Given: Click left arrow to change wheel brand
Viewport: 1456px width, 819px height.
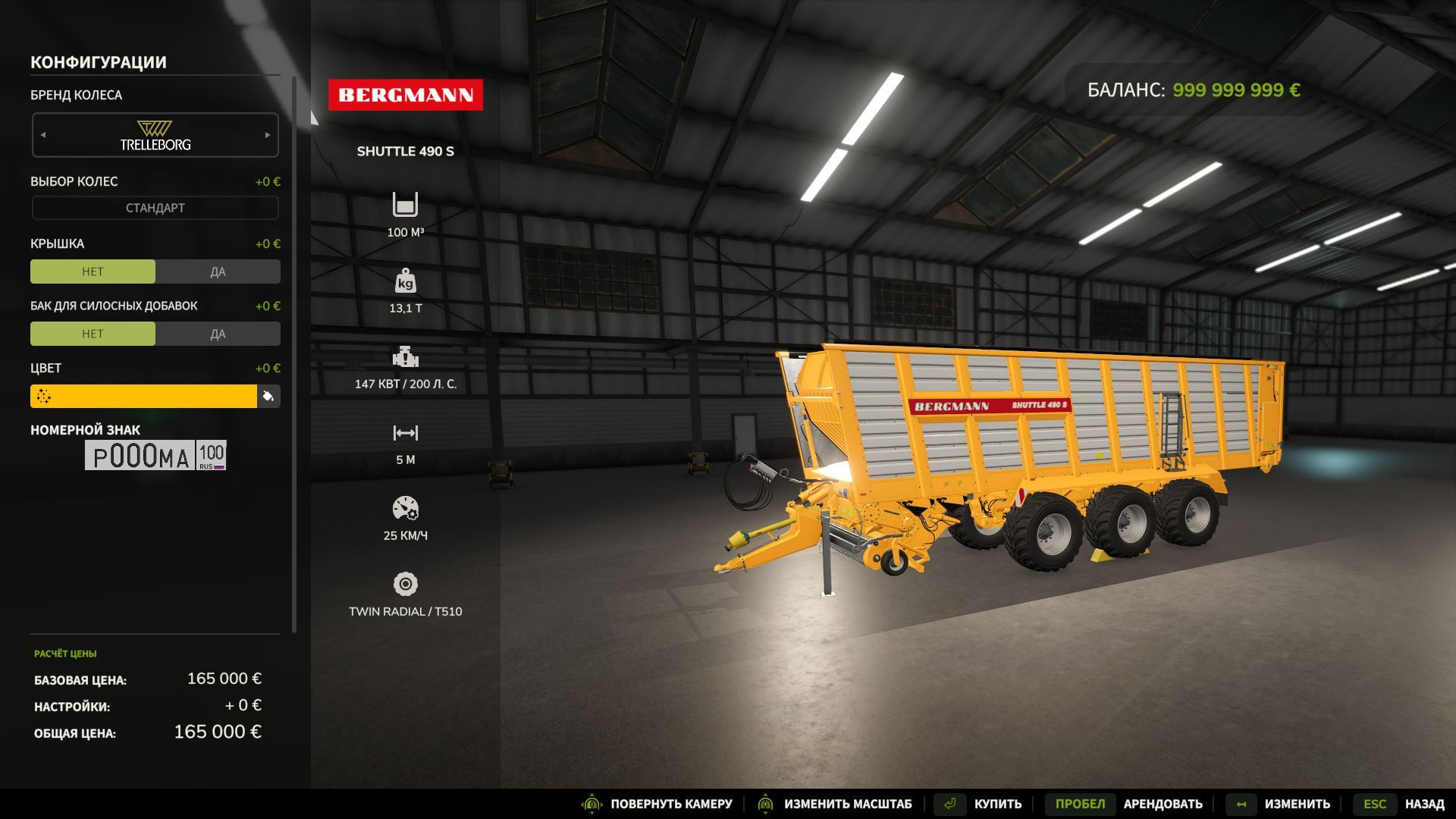Looking at the screenshot, I should coord(42,135).
